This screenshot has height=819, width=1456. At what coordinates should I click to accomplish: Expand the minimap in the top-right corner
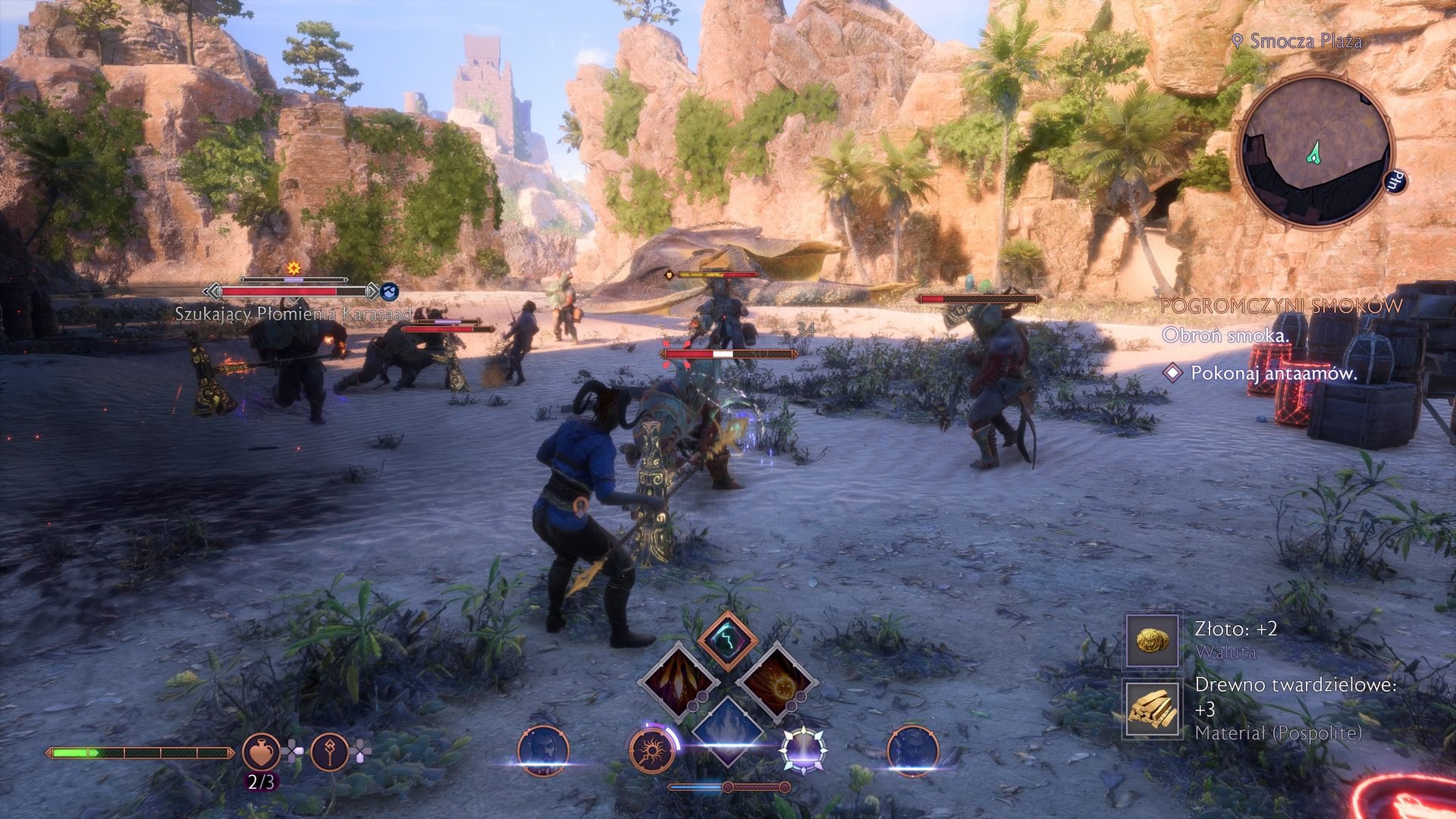point(1317,149)
